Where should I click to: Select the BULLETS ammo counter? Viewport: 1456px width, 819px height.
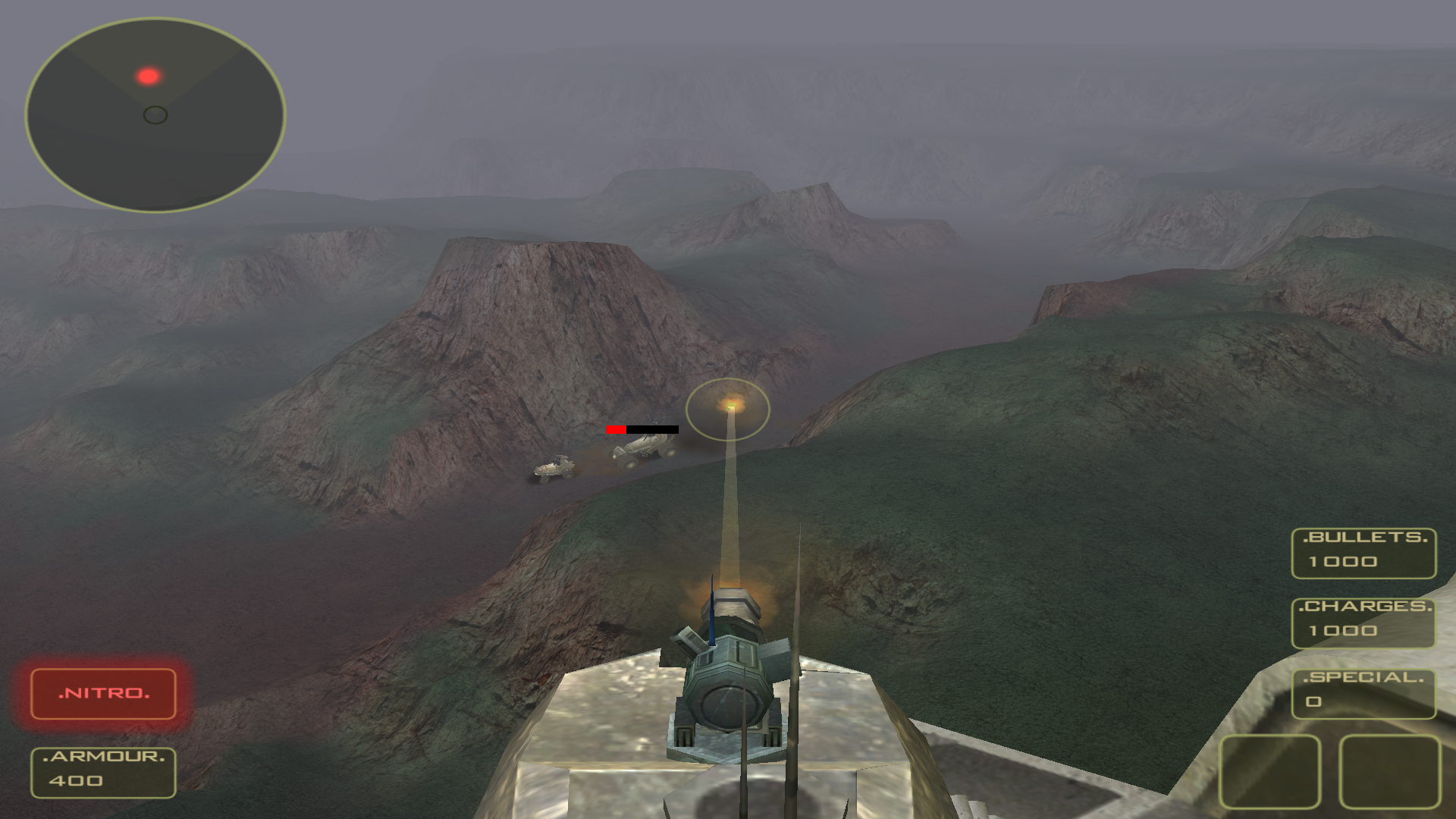1363,553
